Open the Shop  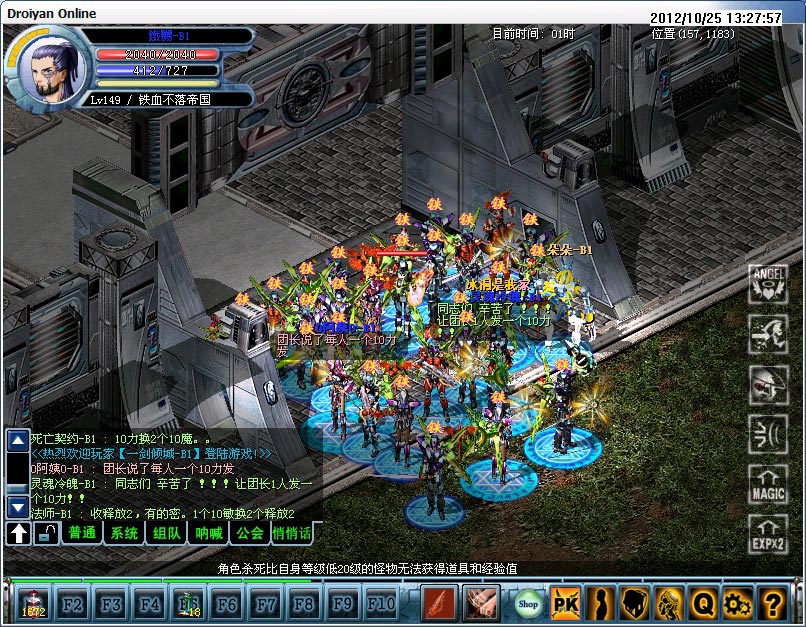tap(528, 603)
